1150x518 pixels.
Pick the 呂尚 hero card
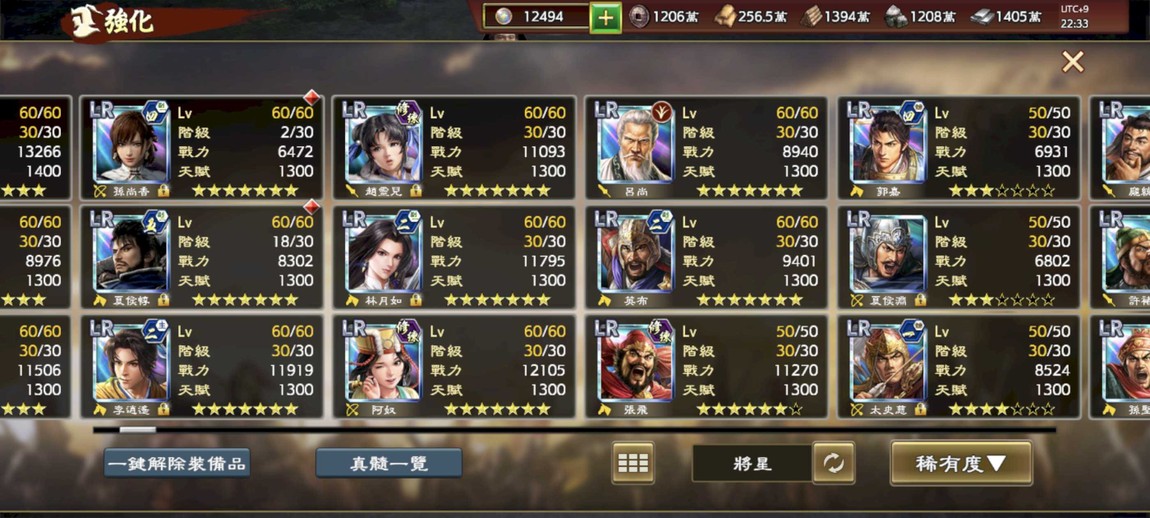point(707,148)
